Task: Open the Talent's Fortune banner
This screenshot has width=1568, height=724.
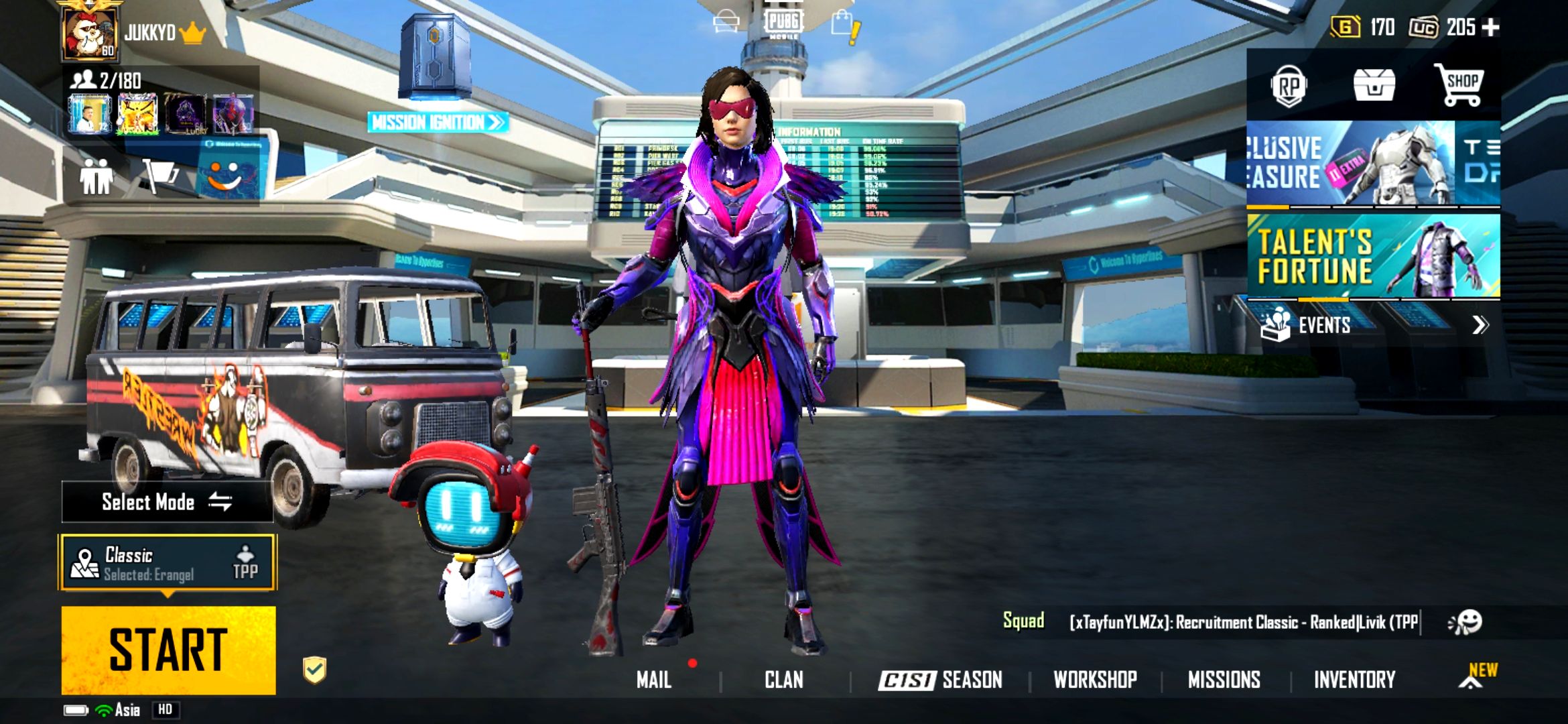Action: click(1373, 256)
